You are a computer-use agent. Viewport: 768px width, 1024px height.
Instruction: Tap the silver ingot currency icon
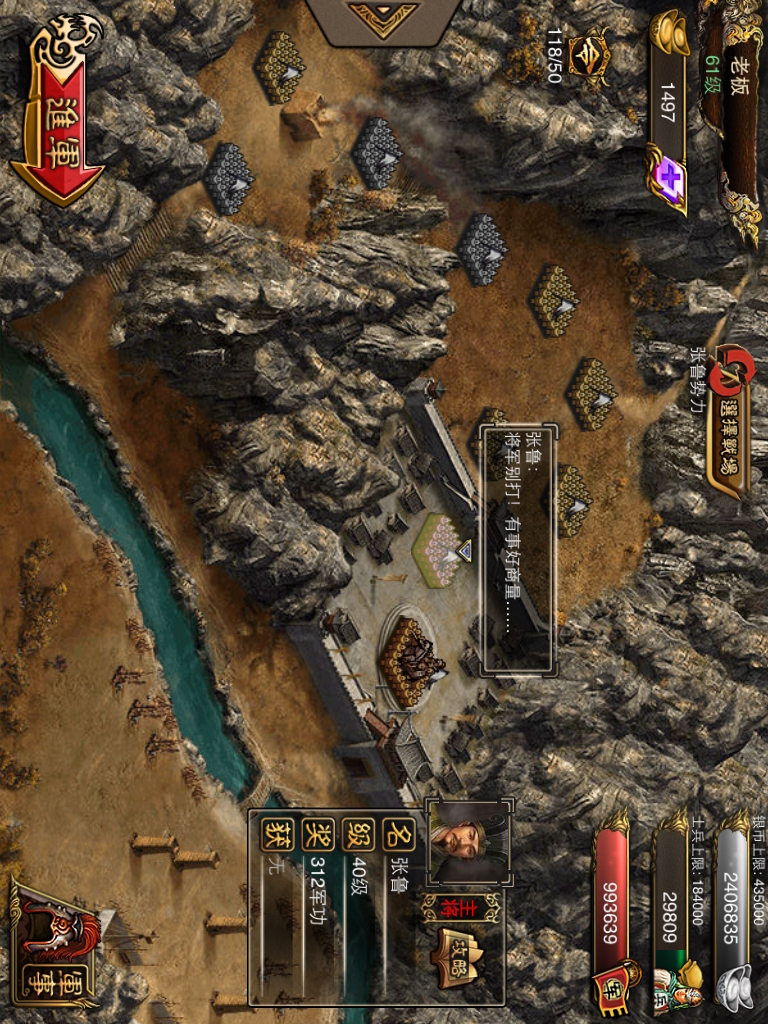point(739,985)
